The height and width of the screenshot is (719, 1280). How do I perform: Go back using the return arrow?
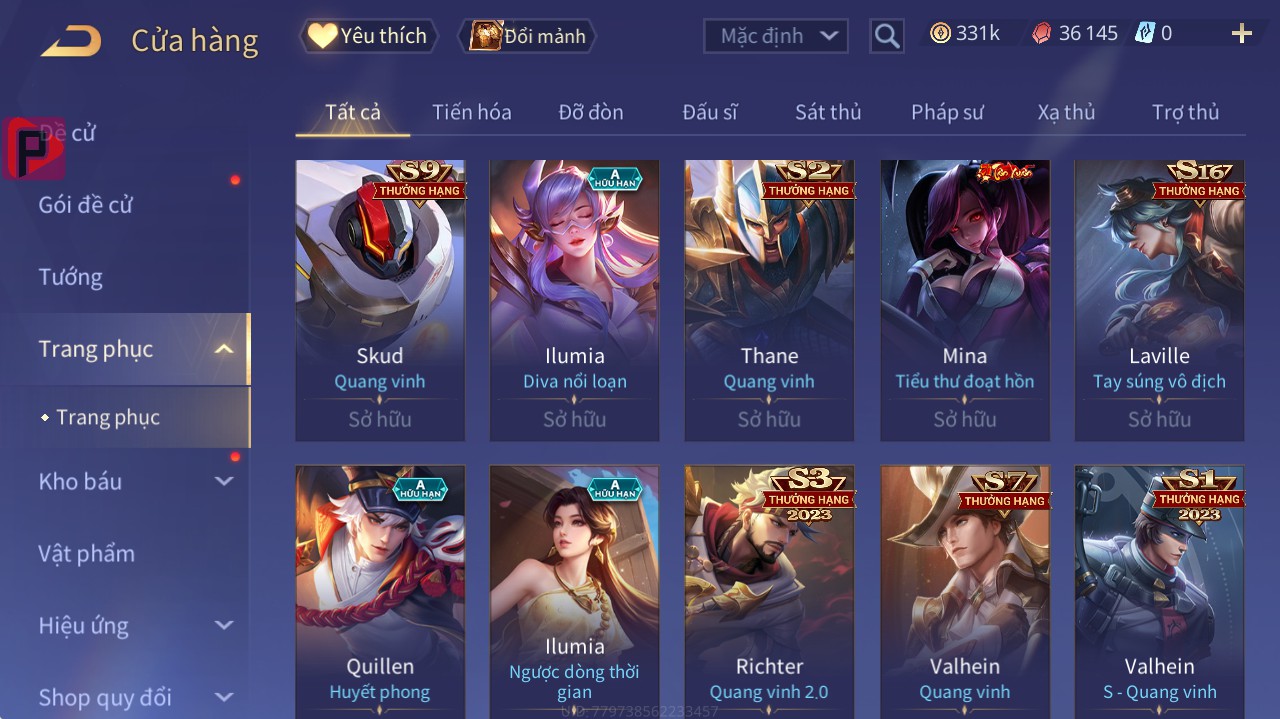tap(71, 40)
